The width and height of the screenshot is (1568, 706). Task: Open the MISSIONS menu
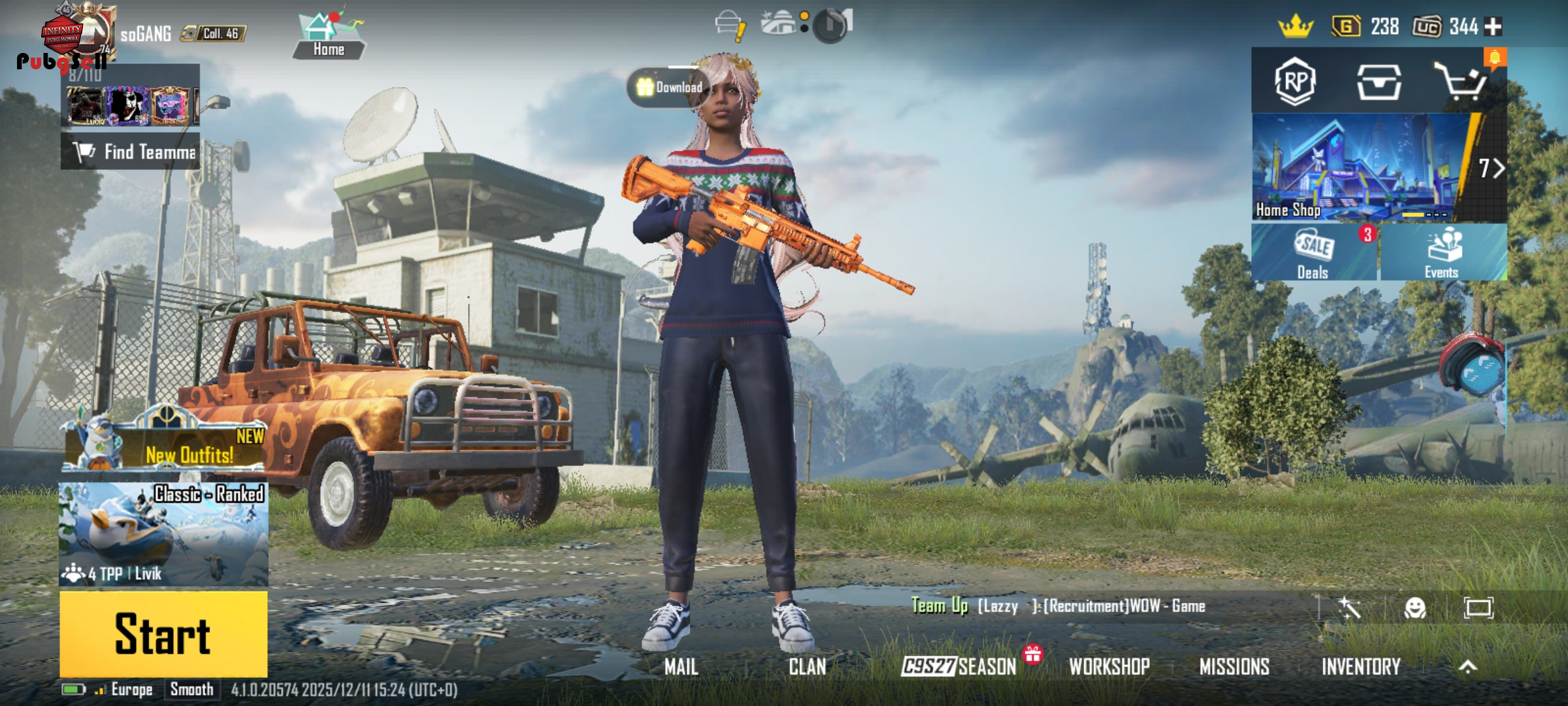pos(1234,667)
